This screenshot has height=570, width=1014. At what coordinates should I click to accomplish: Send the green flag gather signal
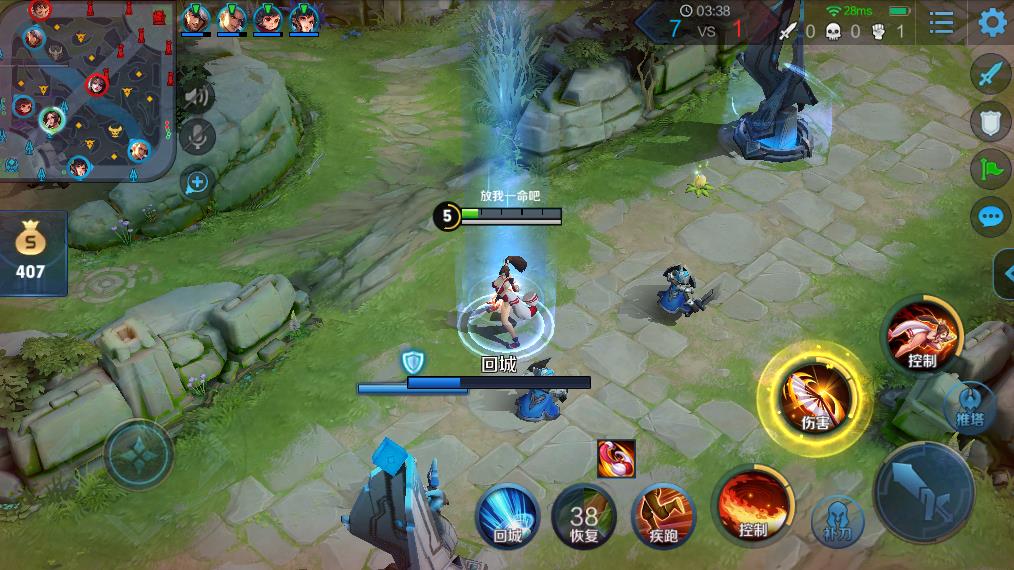[x=990, y=168]
